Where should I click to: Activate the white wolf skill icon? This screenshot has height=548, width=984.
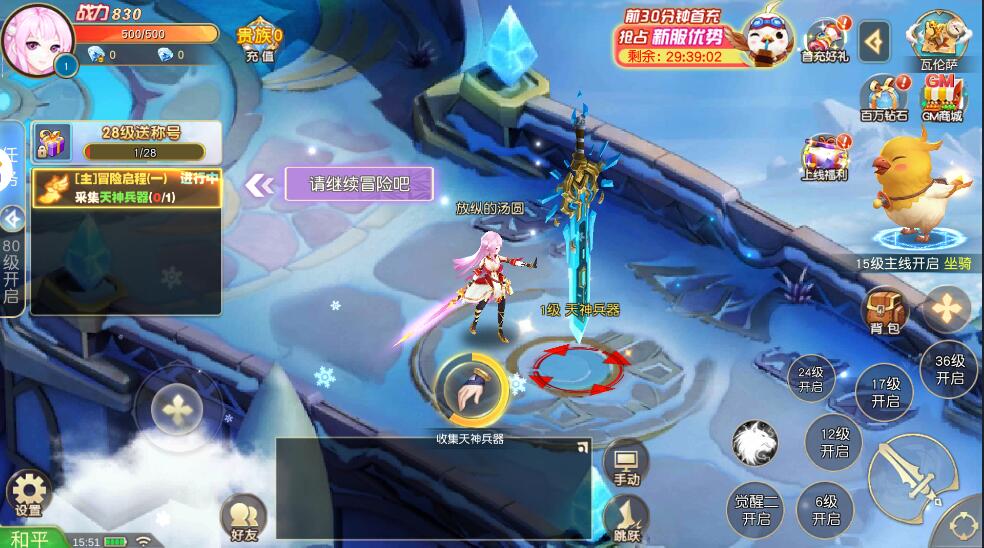(755, 444)
